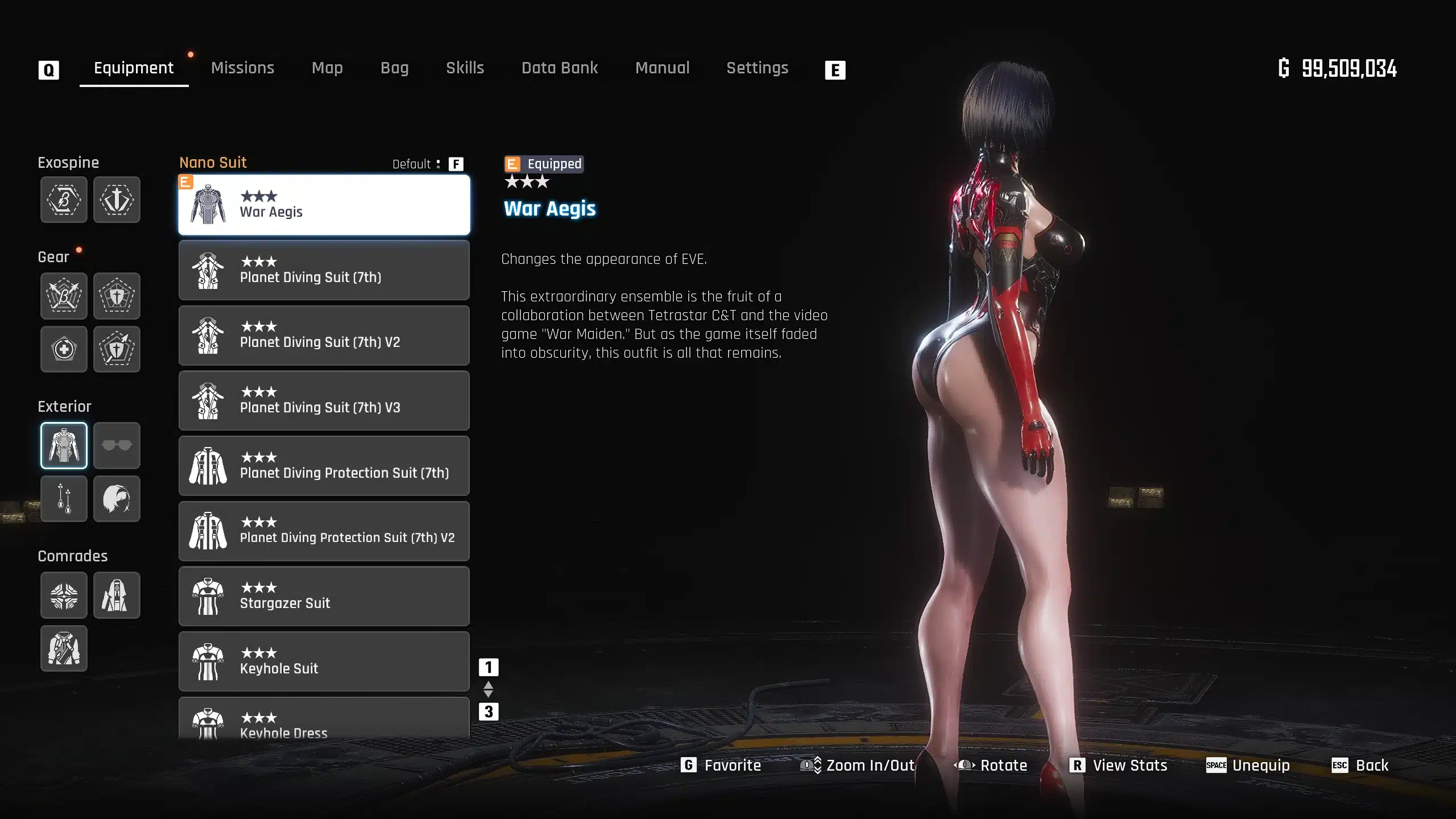
Task: Go back with the Back button
Action: click(x=1360, y=766)
